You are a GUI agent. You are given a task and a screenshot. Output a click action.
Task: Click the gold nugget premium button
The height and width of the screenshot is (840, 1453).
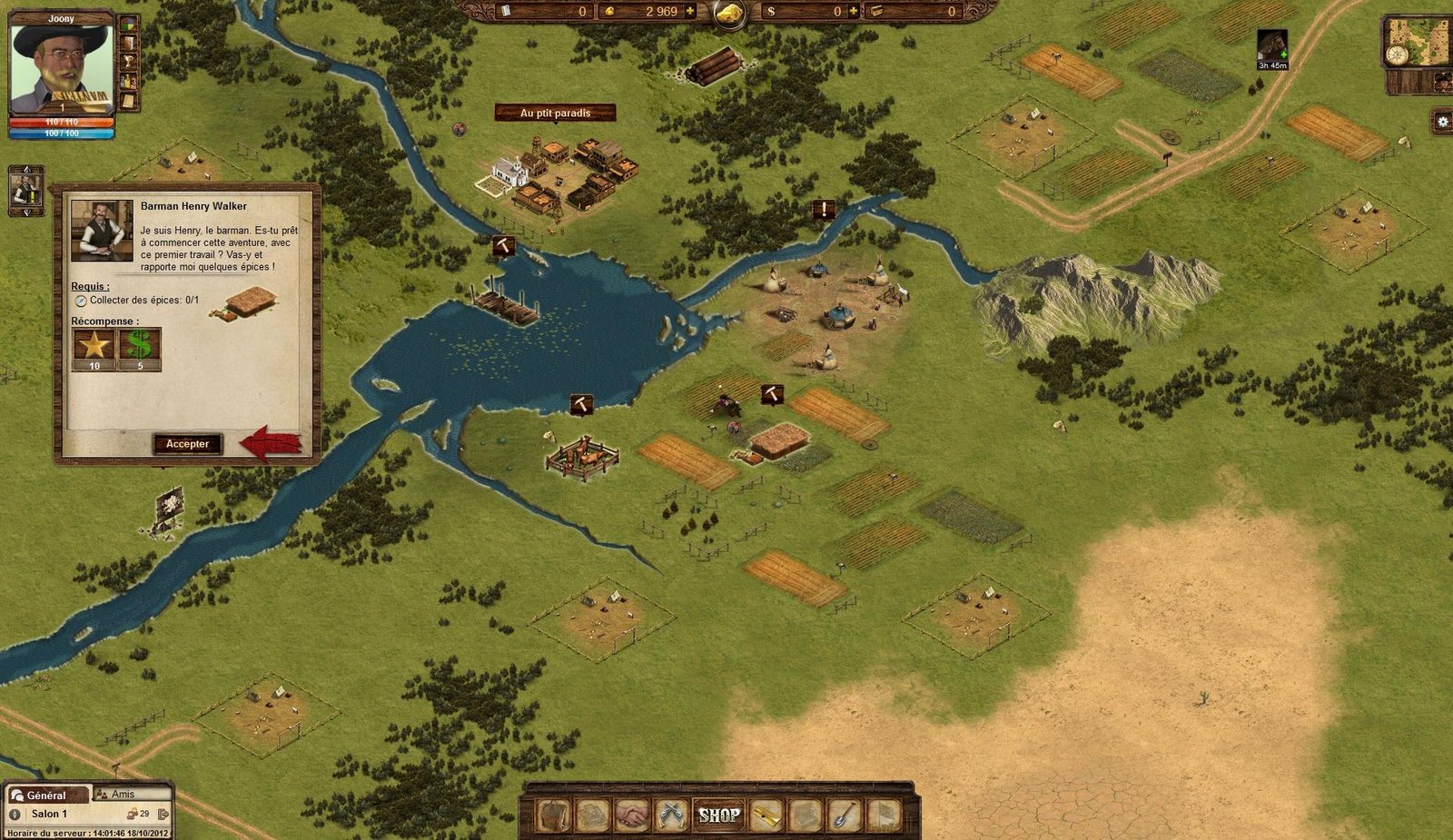coord(729,13)
